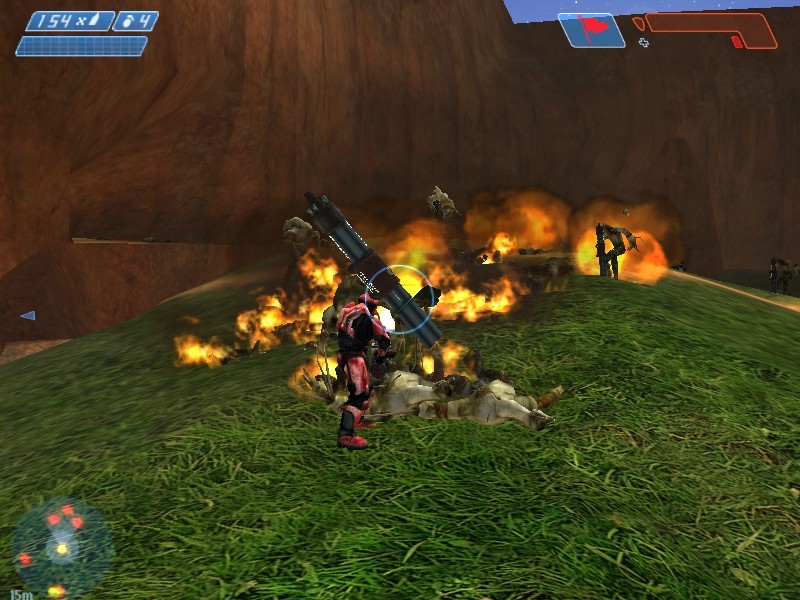This screenshot has height=600, width=800.
Task: Select the red flag objective icon
Action: click(x=592, y=29)
